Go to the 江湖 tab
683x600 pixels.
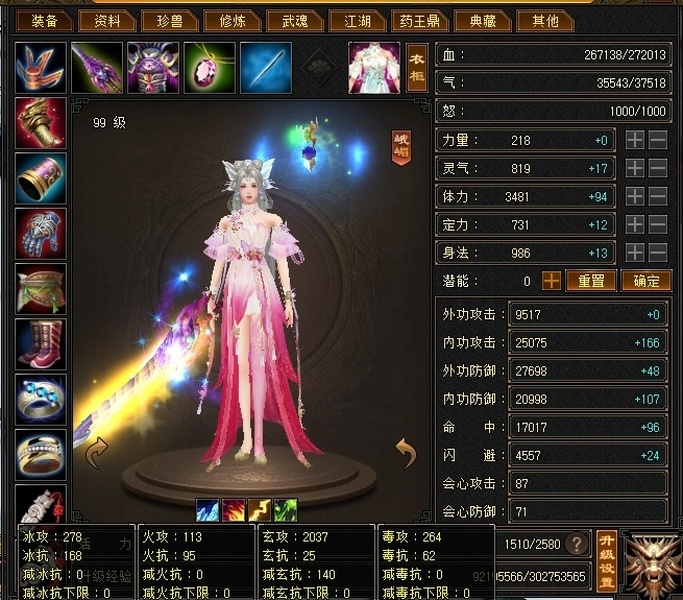(357, 20)
